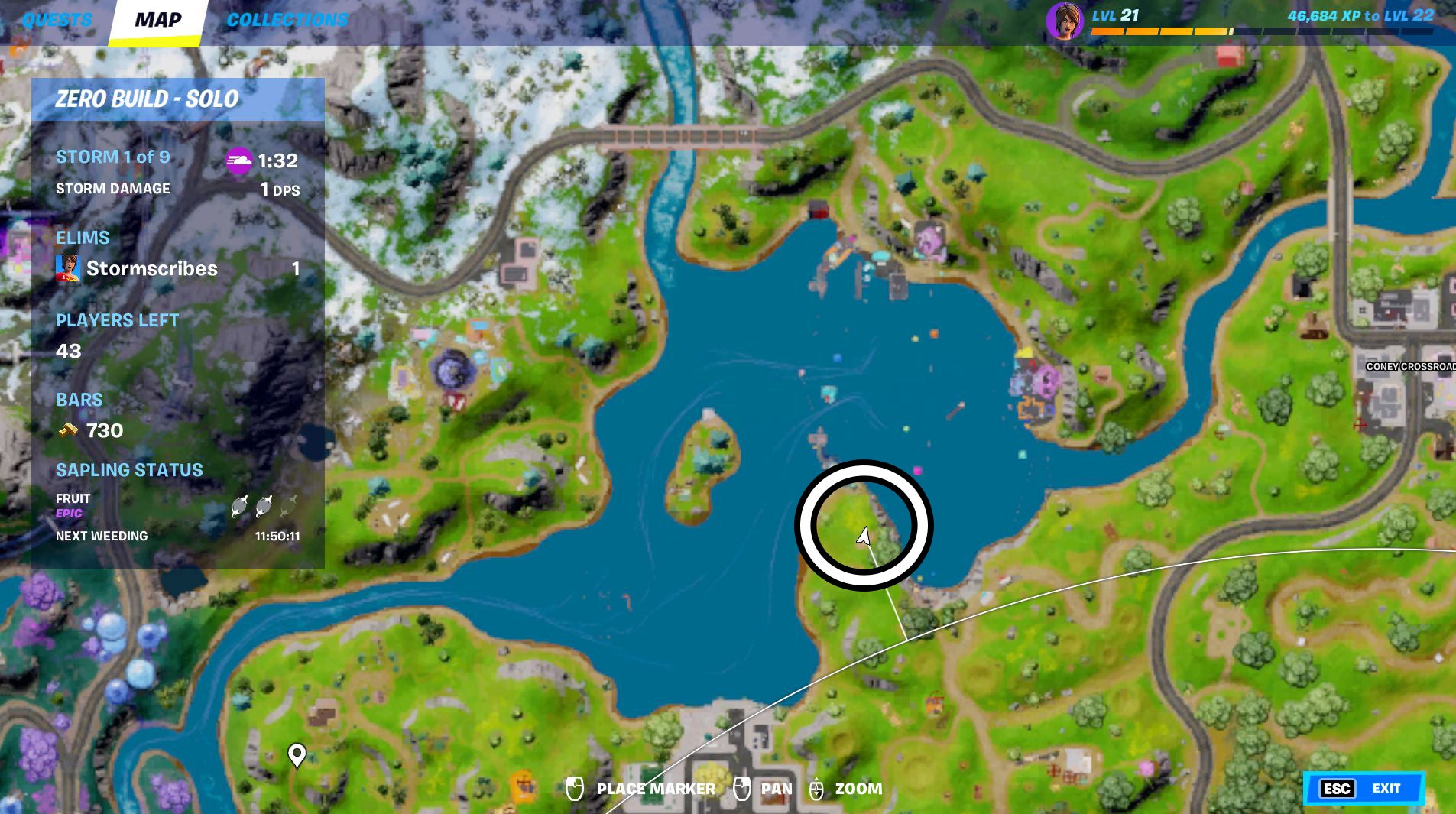
Task: Click the Pan mouse icon
Action: [x=741, y=788]
